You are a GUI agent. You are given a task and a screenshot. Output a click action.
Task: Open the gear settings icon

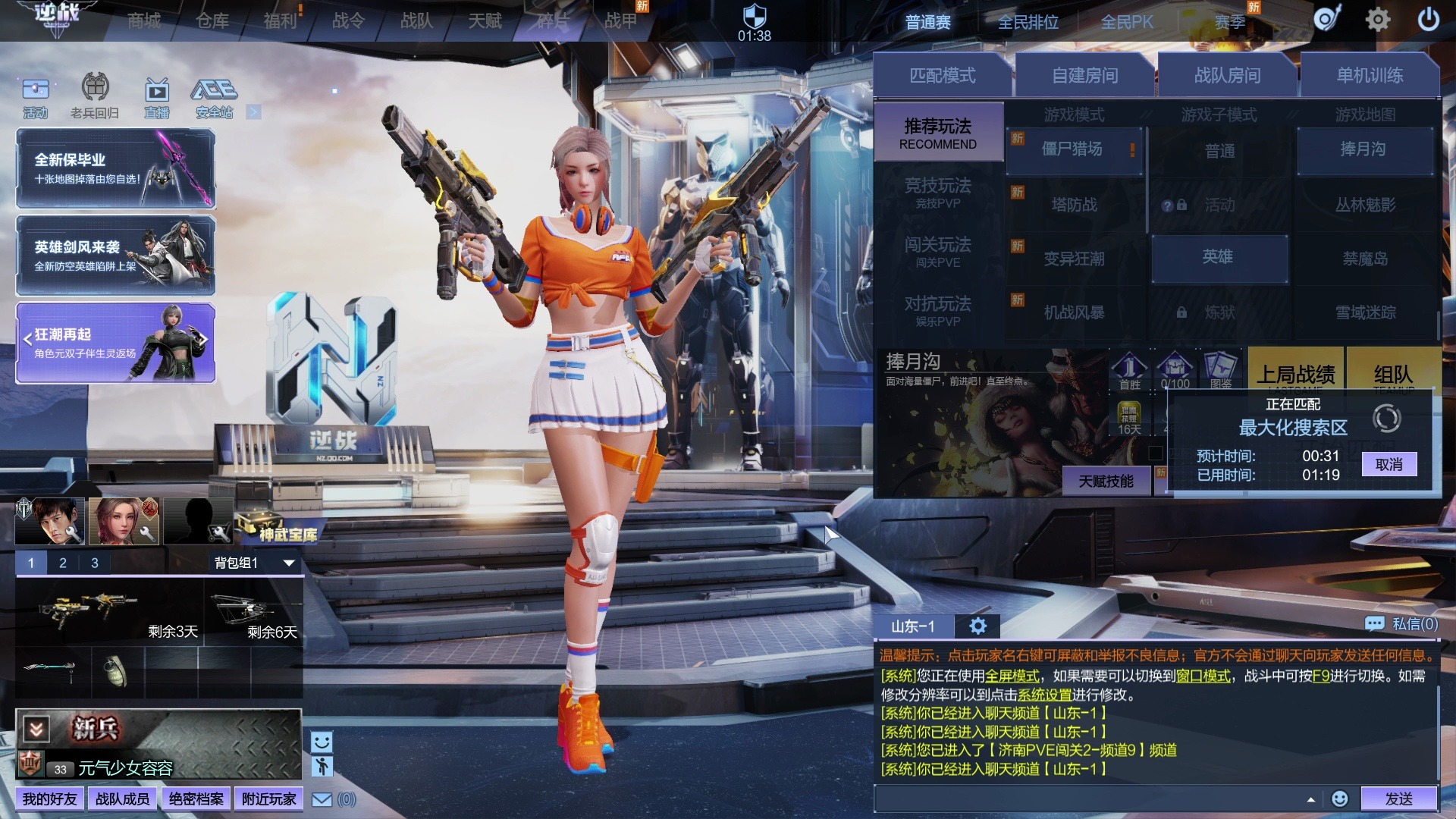[1377, 20]
